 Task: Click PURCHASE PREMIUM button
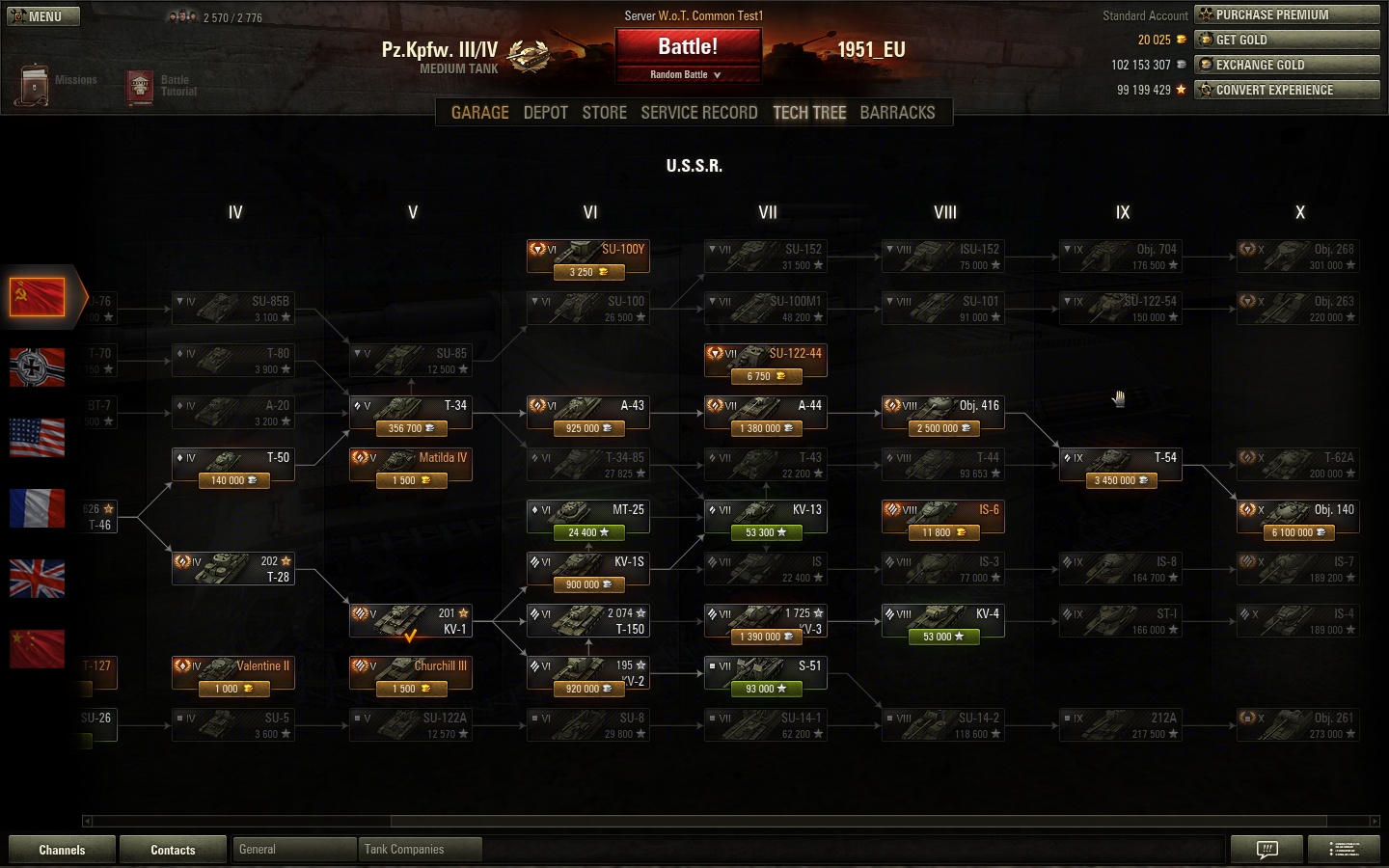click(1287, 14)
